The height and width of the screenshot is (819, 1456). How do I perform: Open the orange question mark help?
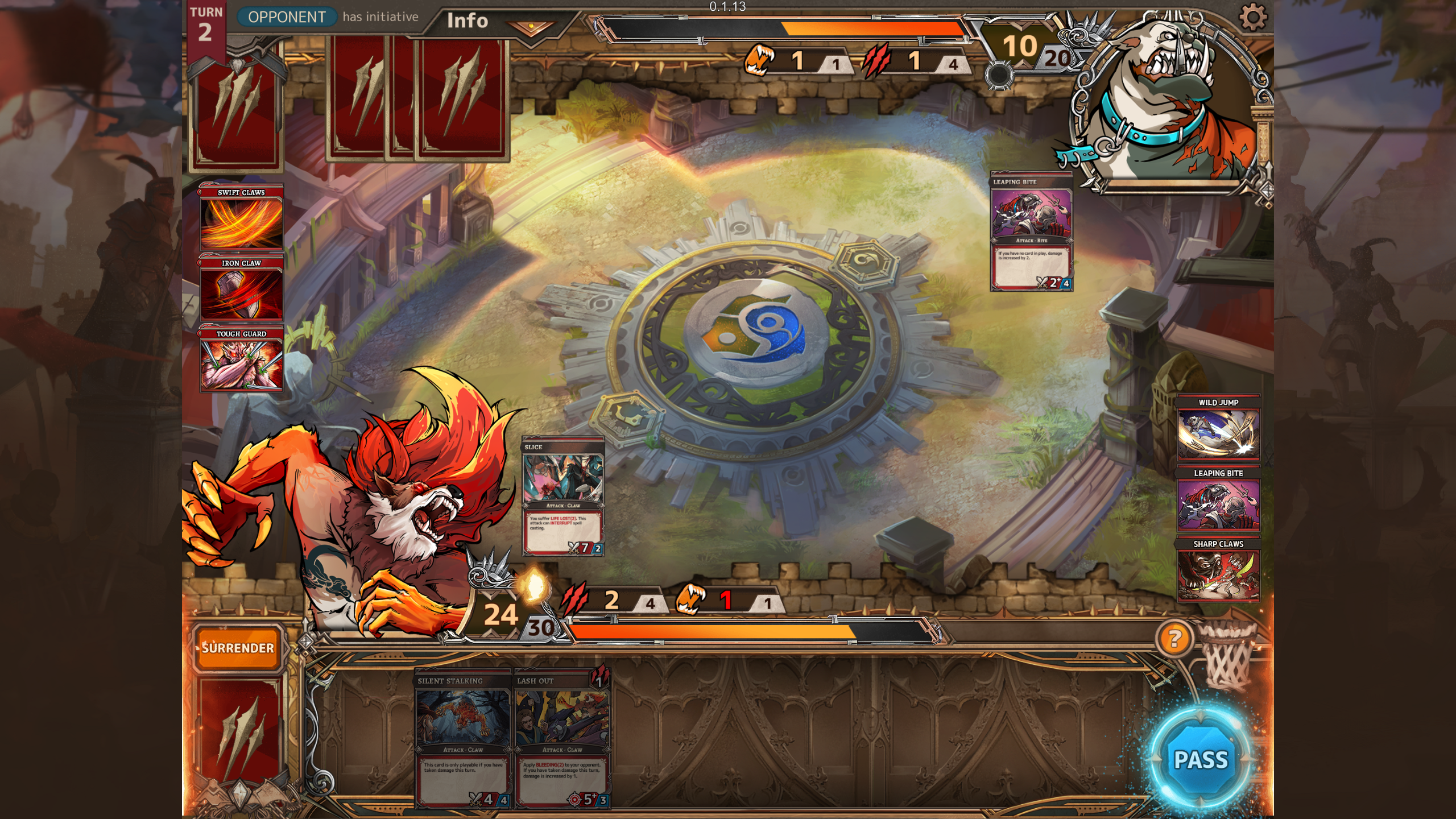[1175, 638]
